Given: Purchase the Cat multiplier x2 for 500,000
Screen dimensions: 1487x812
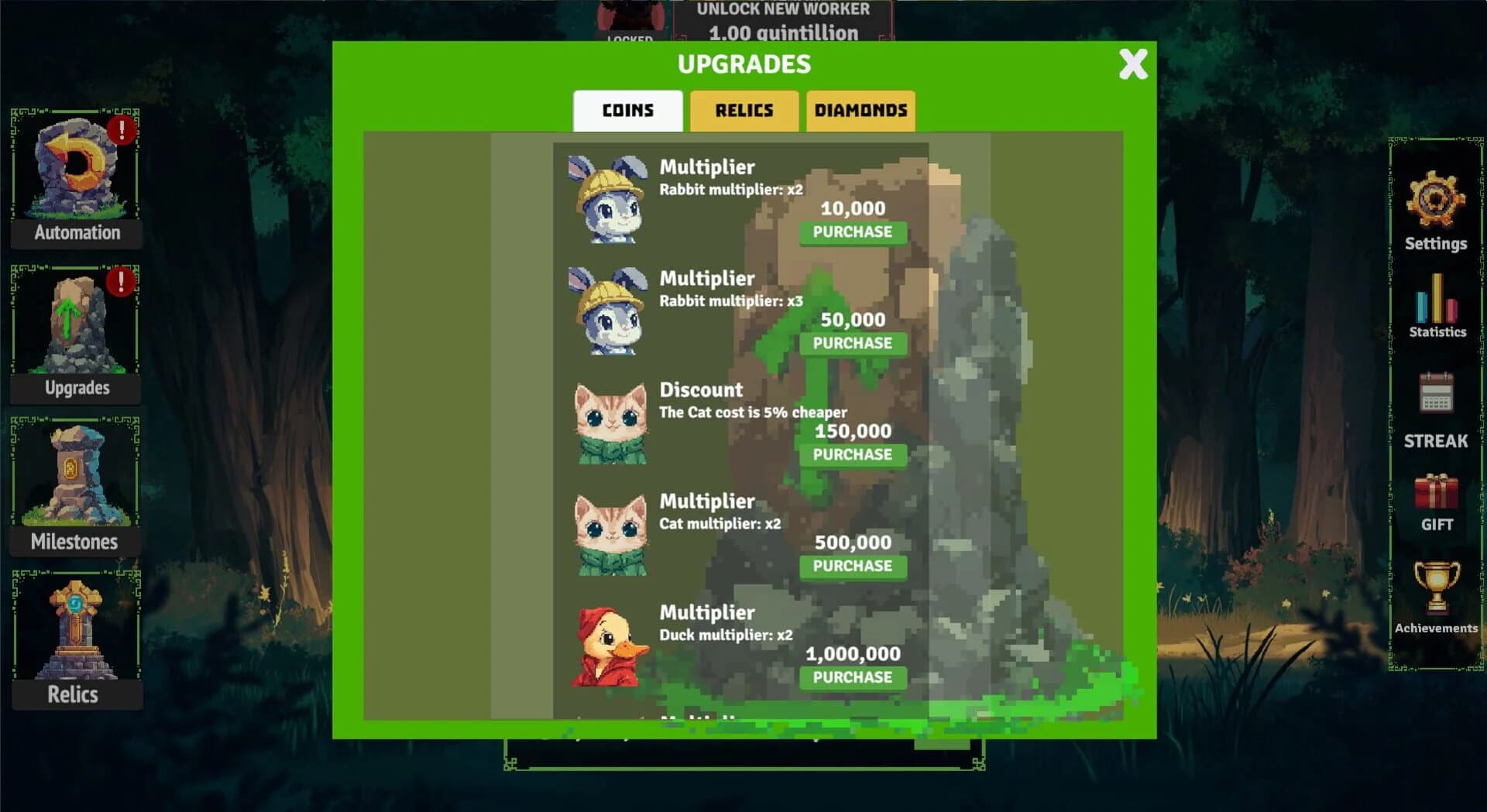Looking at the screenshot, I should point(852,566).
